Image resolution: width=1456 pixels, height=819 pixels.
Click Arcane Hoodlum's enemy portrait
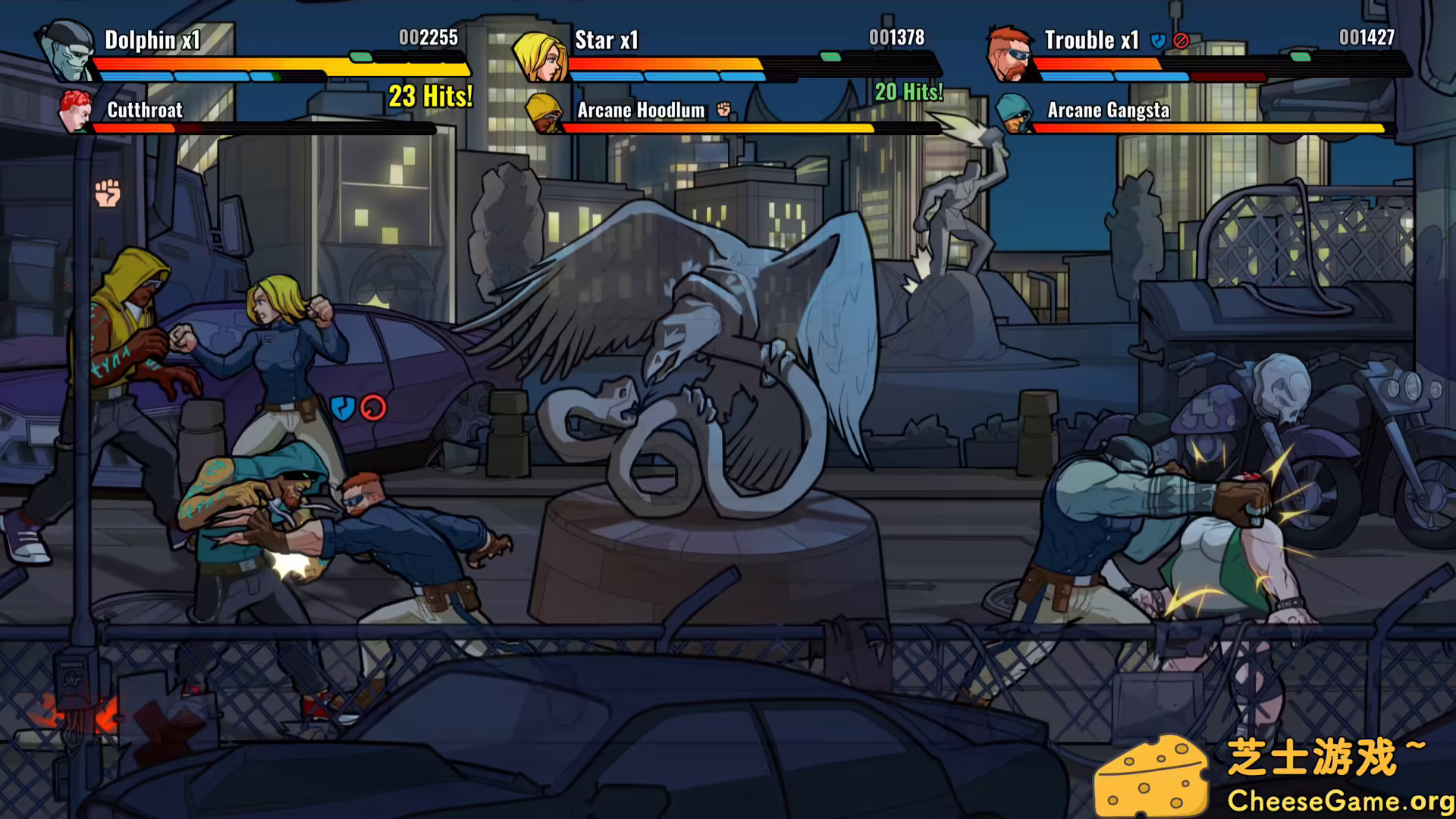pos(544,114)
